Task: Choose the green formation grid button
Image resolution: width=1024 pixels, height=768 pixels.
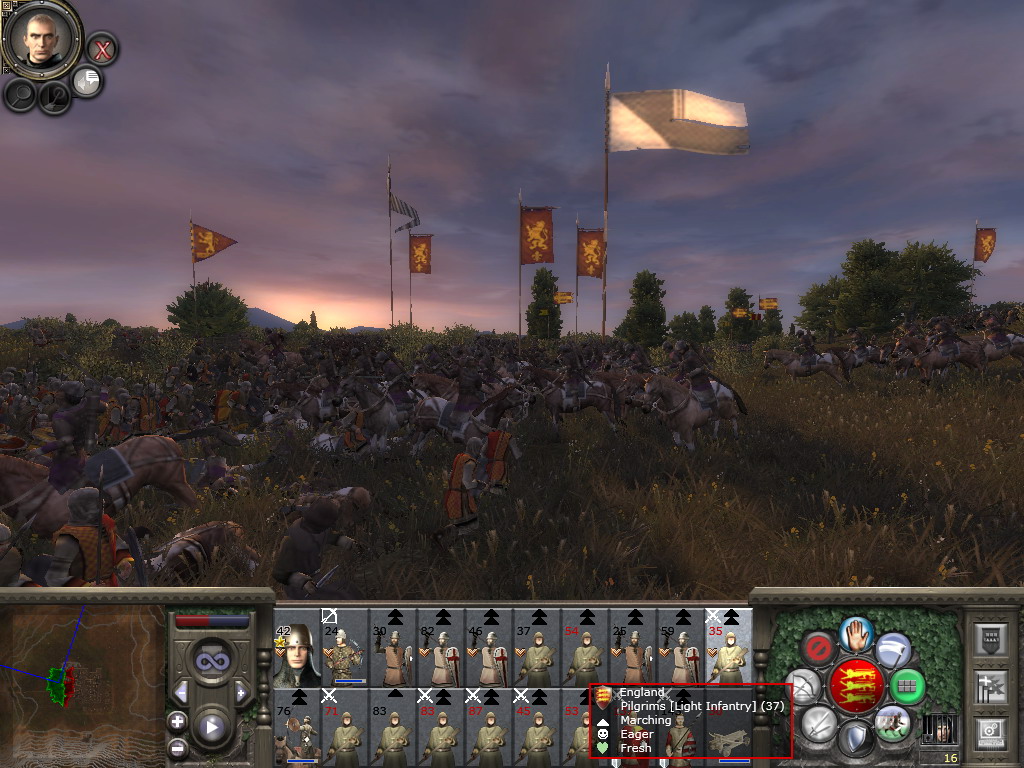Action: coord(907,686)
